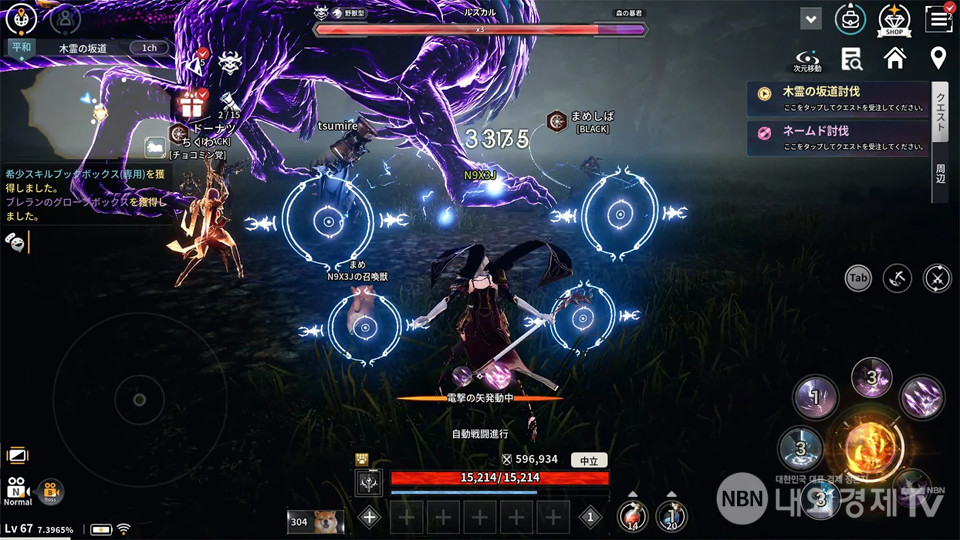Open the SHOP diamond icon

(x=893, y=18)
